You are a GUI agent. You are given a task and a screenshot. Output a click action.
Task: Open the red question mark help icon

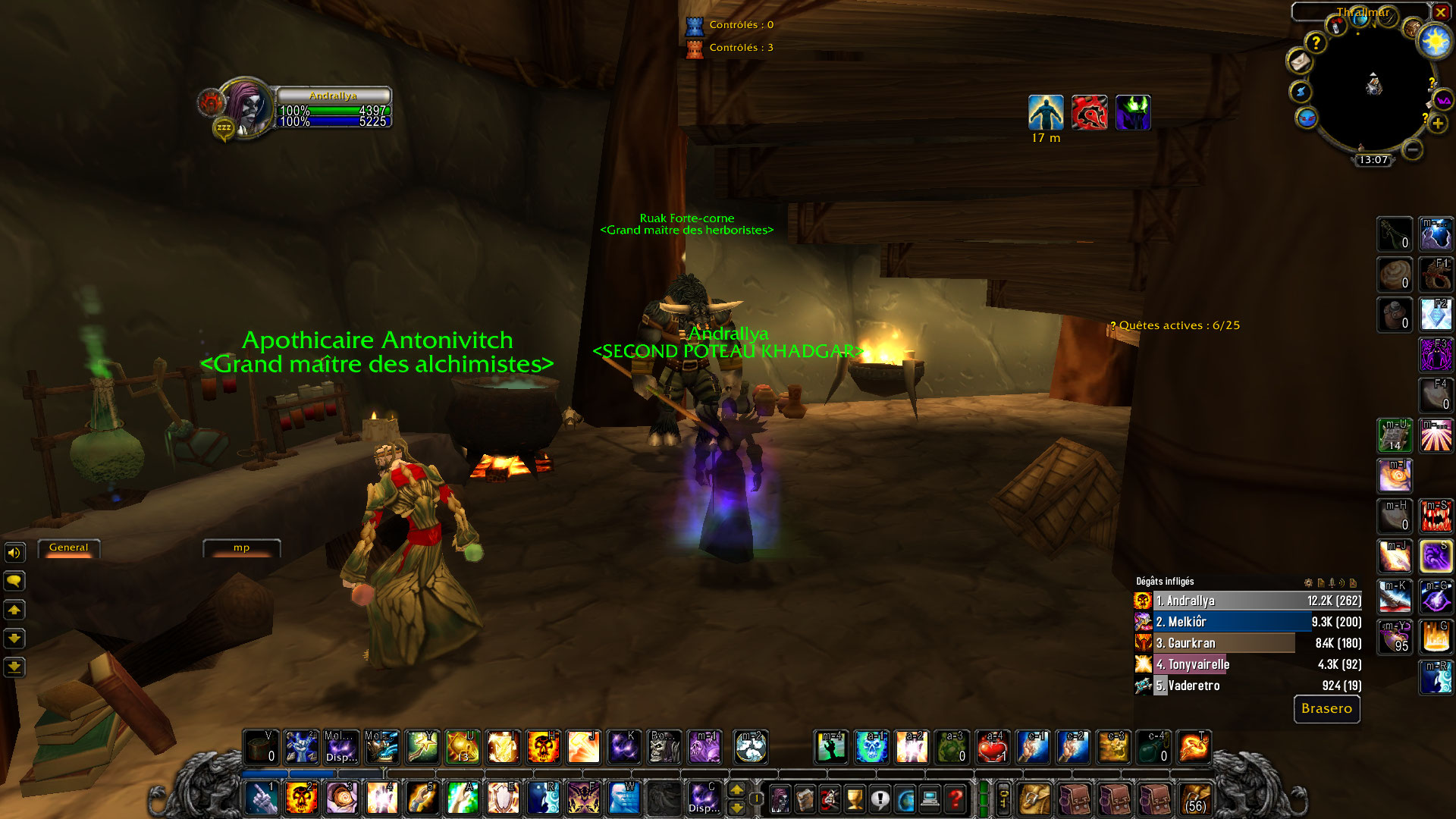[954, 797]
